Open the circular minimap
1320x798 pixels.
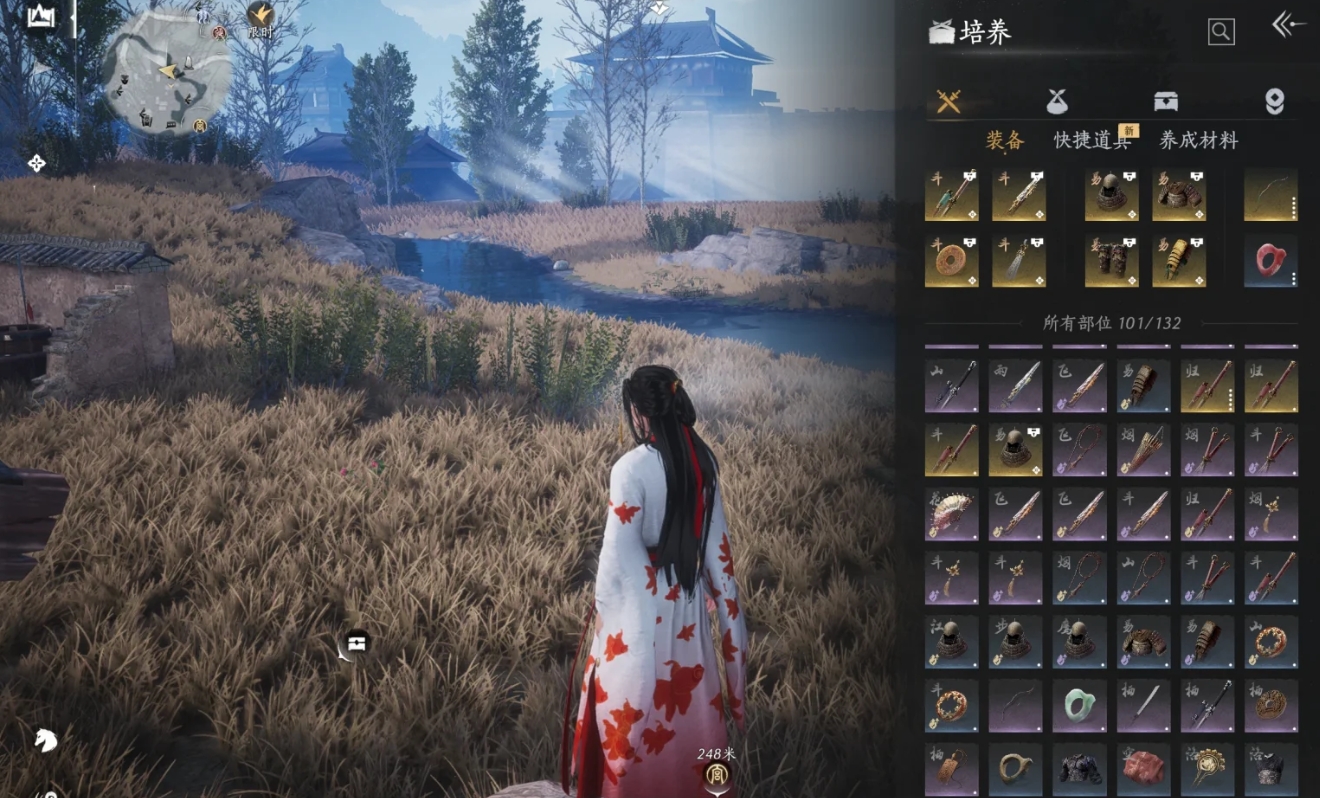click(167, 72)
